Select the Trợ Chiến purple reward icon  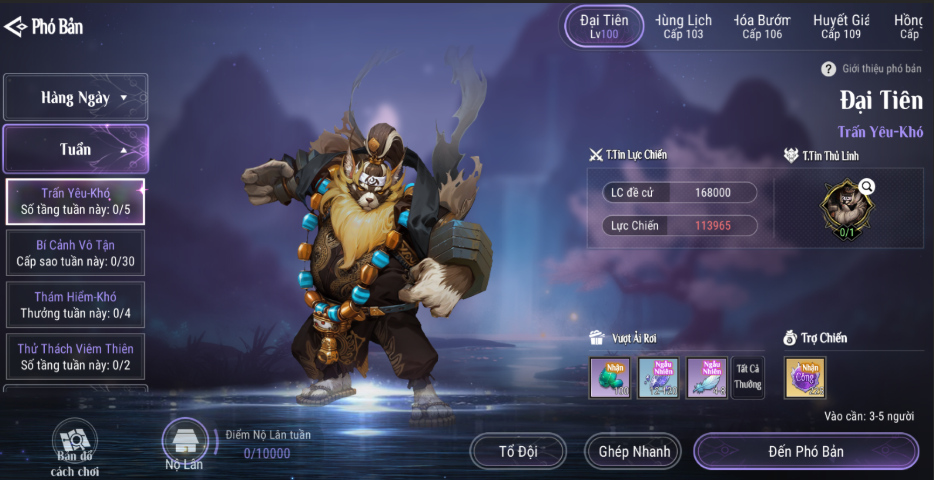(805, 378)
